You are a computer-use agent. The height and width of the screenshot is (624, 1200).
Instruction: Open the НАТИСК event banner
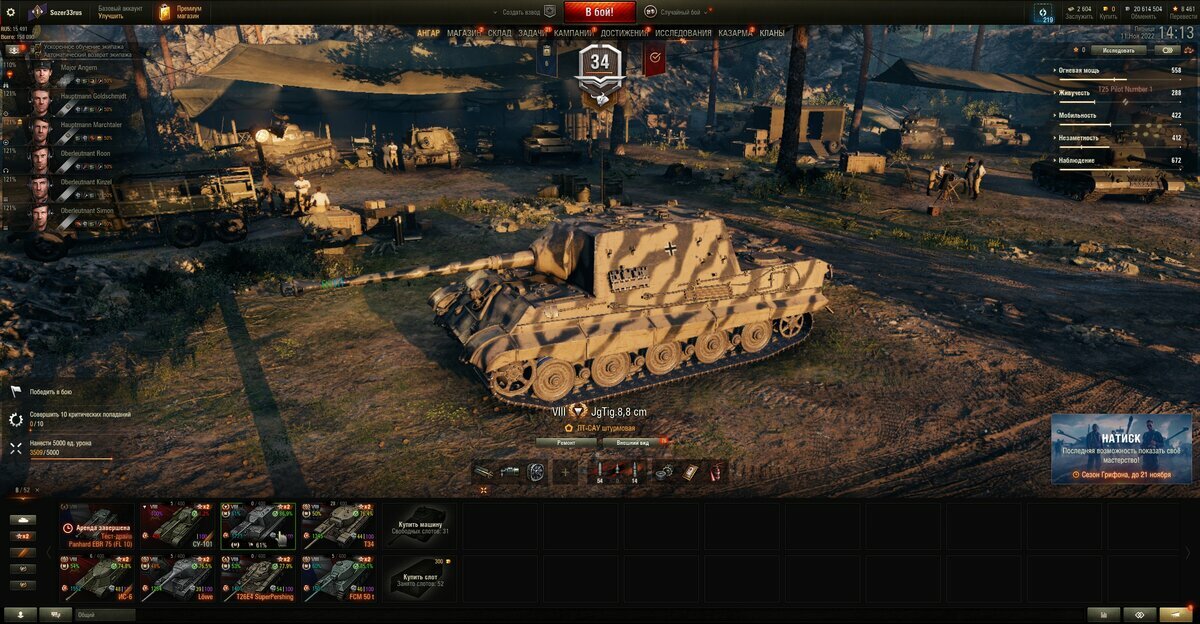(x=1120, y=448)
